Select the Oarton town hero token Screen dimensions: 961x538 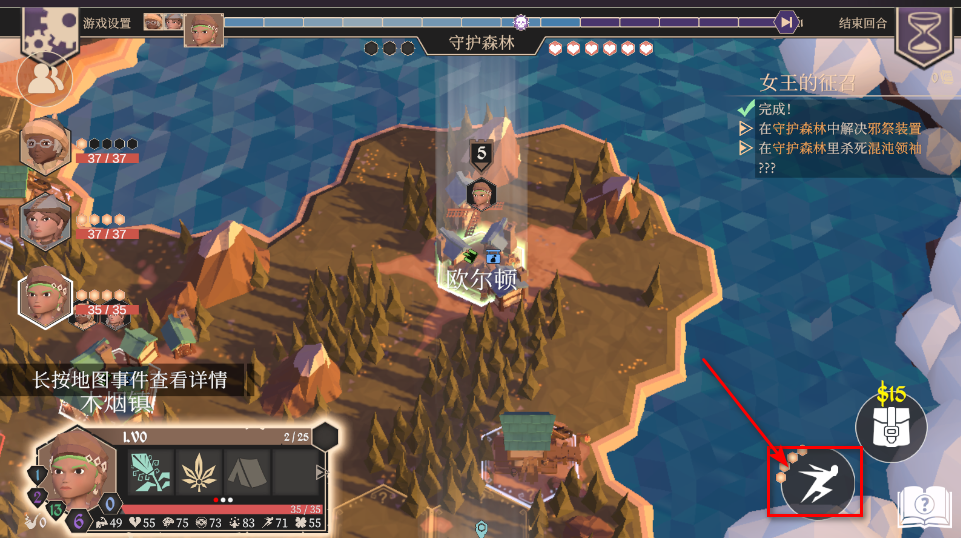coord(481,194)
